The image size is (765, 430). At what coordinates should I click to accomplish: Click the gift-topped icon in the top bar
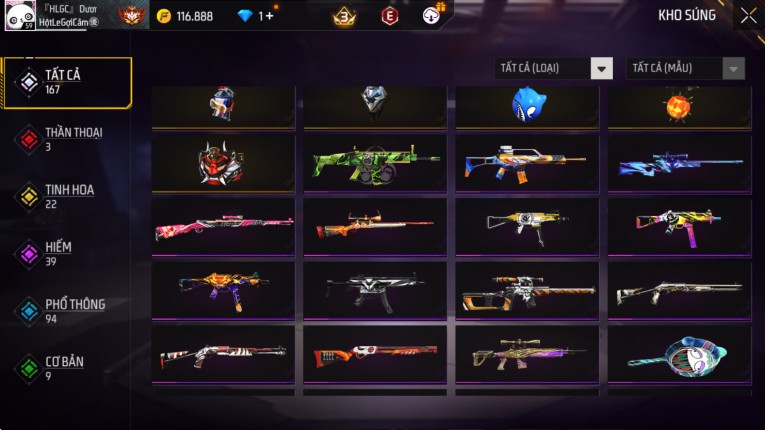pos(431,15)
